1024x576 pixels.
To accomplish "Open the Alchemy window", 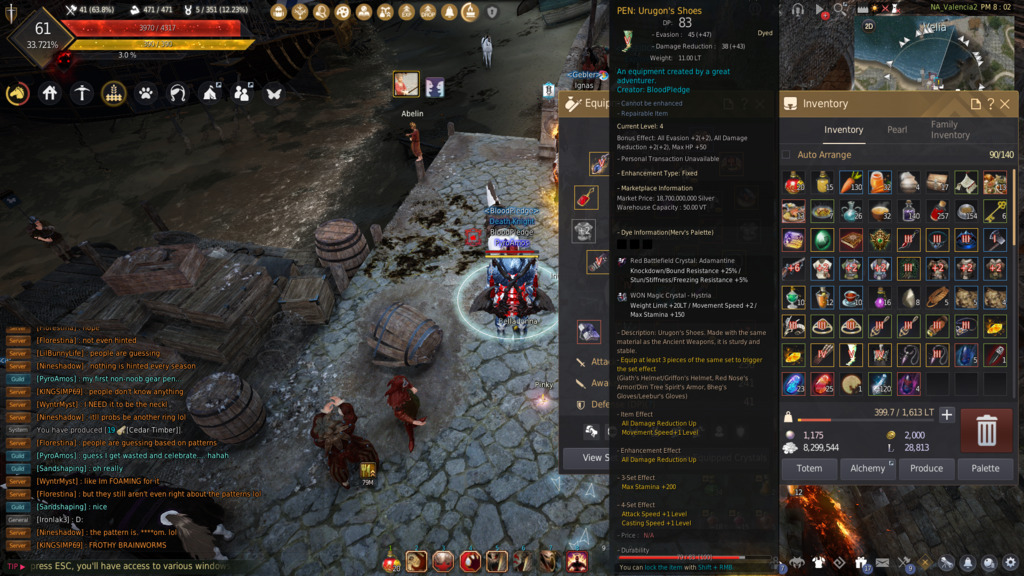I will pyautogui.click(x=867, y=468).
